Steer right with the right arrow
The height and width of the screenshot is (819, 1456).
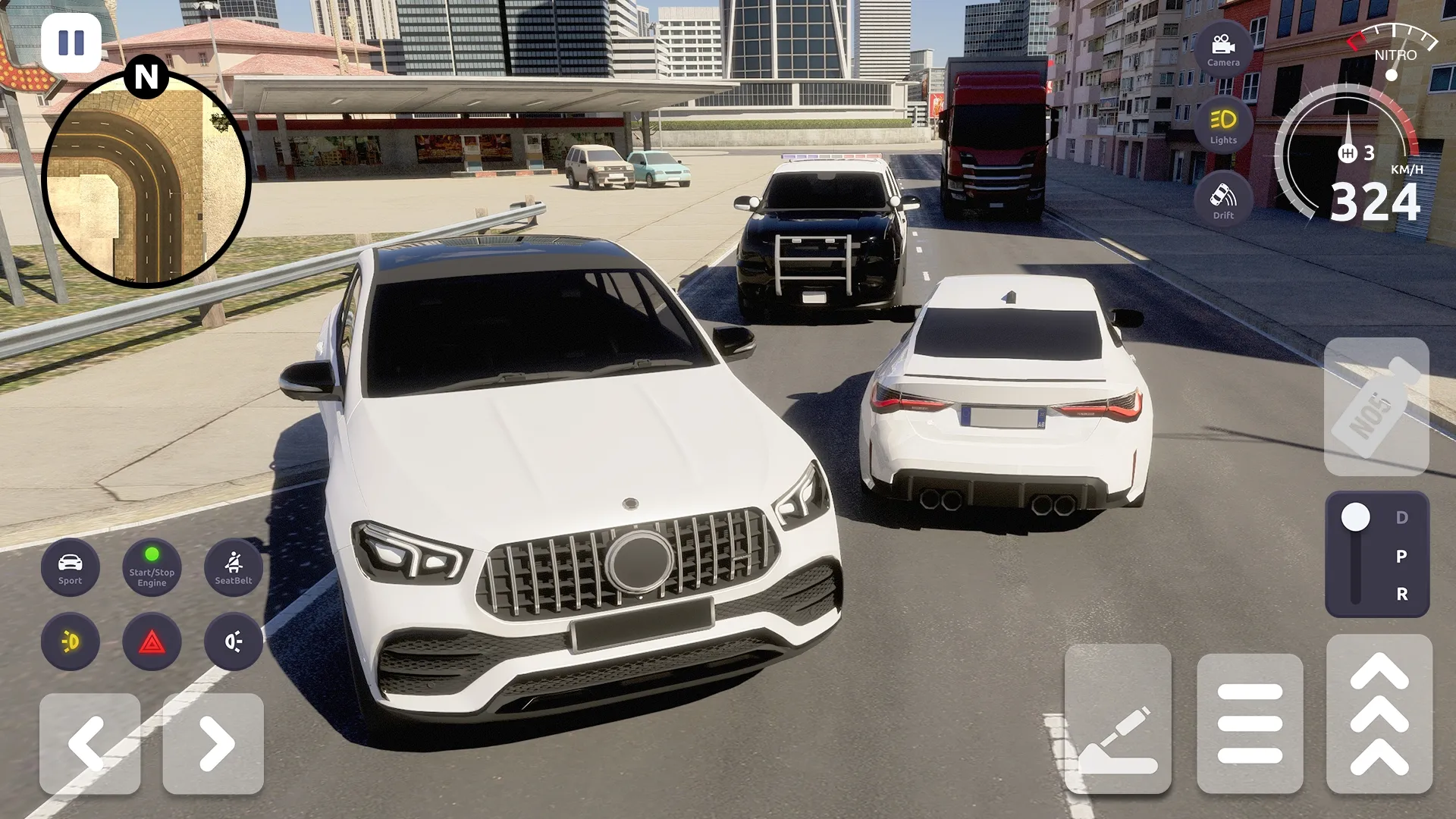213,743
